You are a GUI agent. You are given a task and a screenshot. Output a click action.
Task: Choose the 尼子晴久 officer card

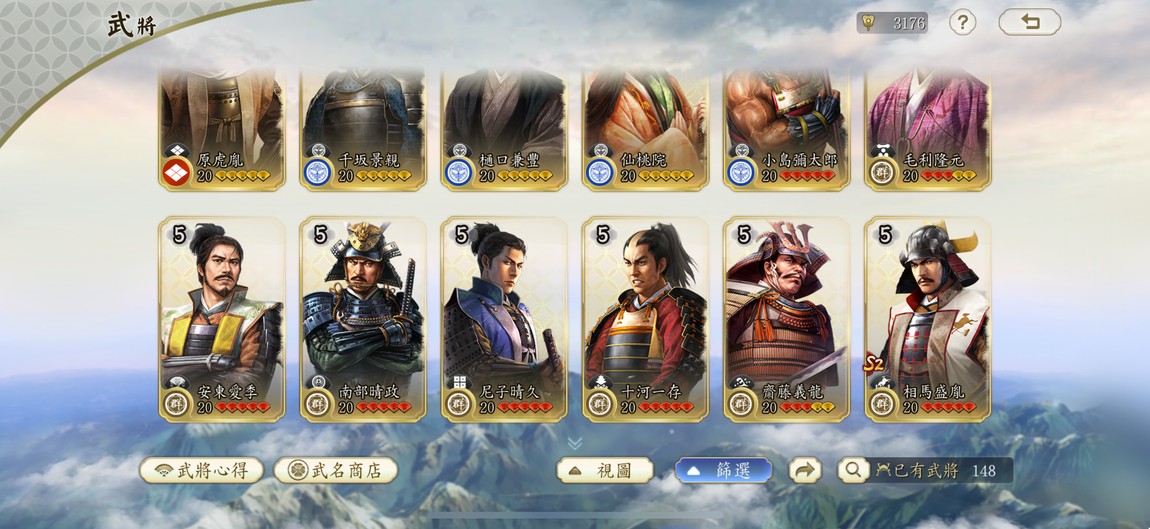click(x=504, y=318)
